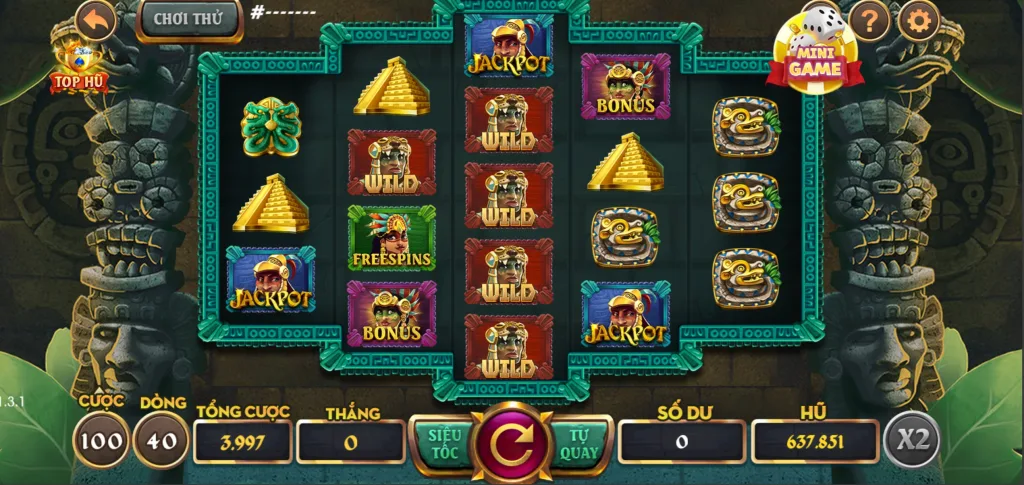
Task: Activate the X2 multiplier button
Action: pos(911,440)
